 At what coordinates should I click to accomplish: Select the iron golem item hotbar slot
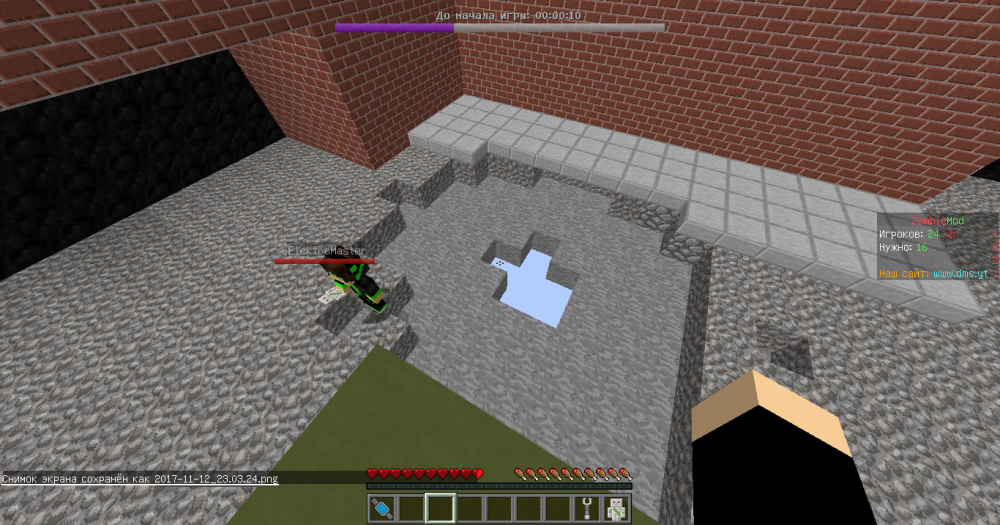[x=615, y=509]
